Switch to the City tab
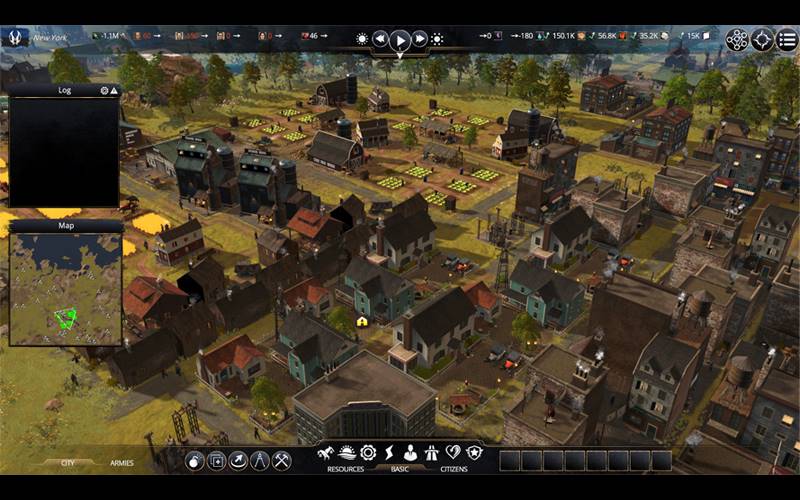The image size is (800, 500). (x=68, y=463)
